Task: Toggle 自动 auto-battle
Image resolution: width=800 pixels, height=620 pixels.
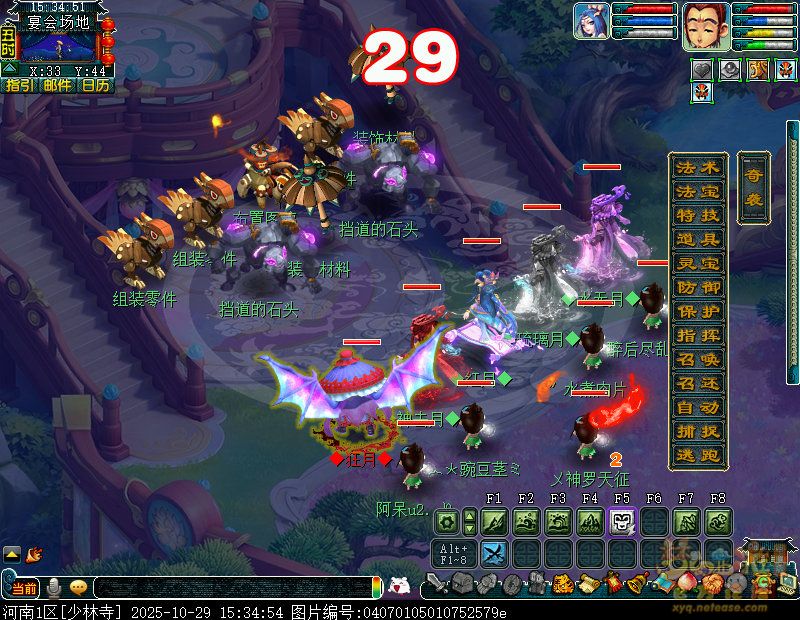Action: click(x=698, y=408)
